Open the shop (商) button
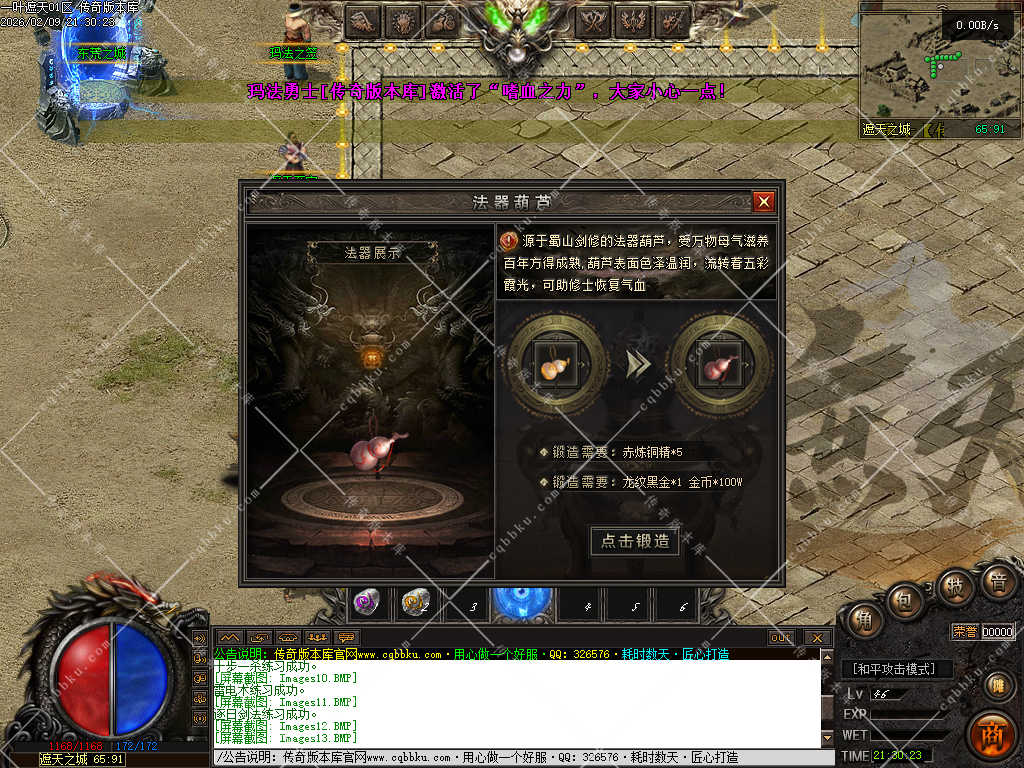The width and height of the screenshot is (1024, 768). [x=991, y=733]
